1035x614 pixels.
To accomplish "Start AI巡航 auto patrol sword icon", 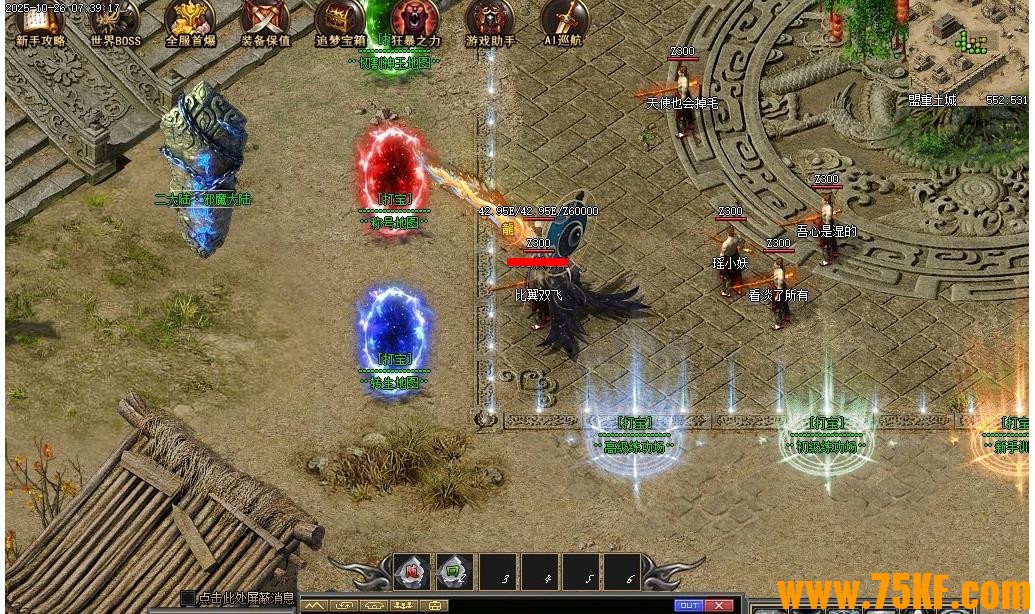I will point(564,20).
